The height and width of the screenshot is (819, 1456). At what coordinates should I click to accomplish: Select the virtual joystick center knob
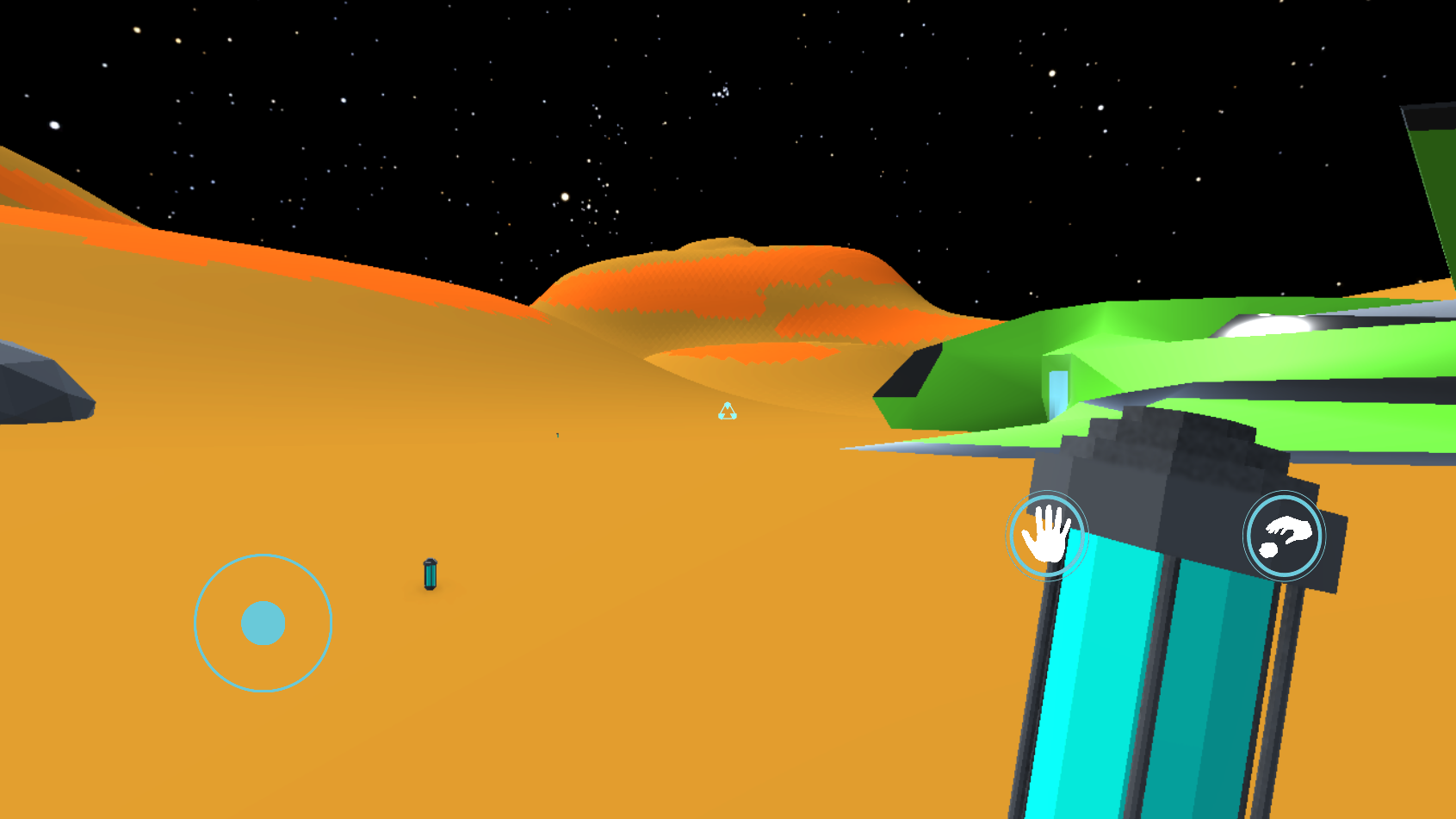click(x=263, y=623)
